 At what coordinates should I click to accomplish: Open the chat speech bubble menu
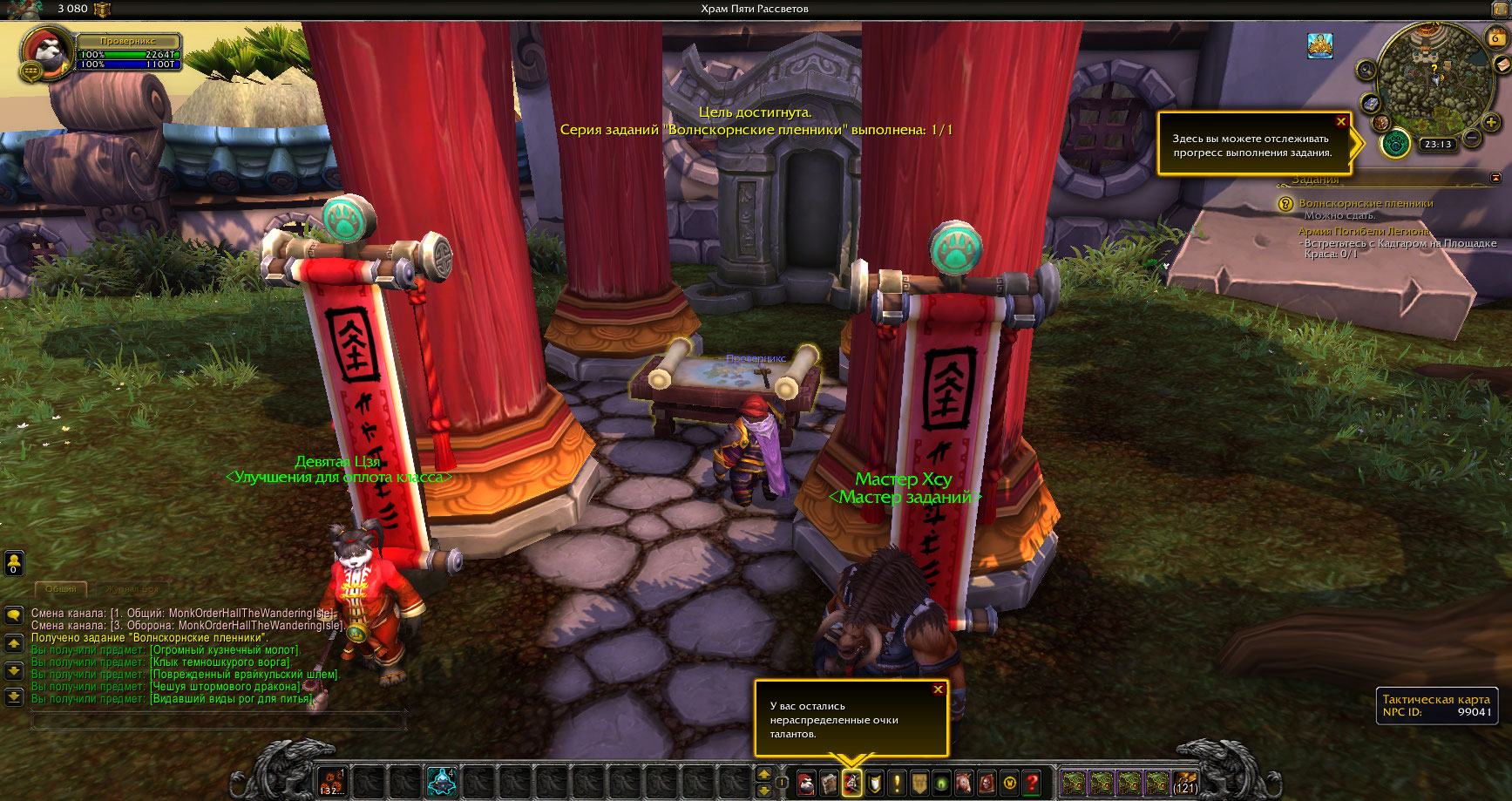click(14, 615)
